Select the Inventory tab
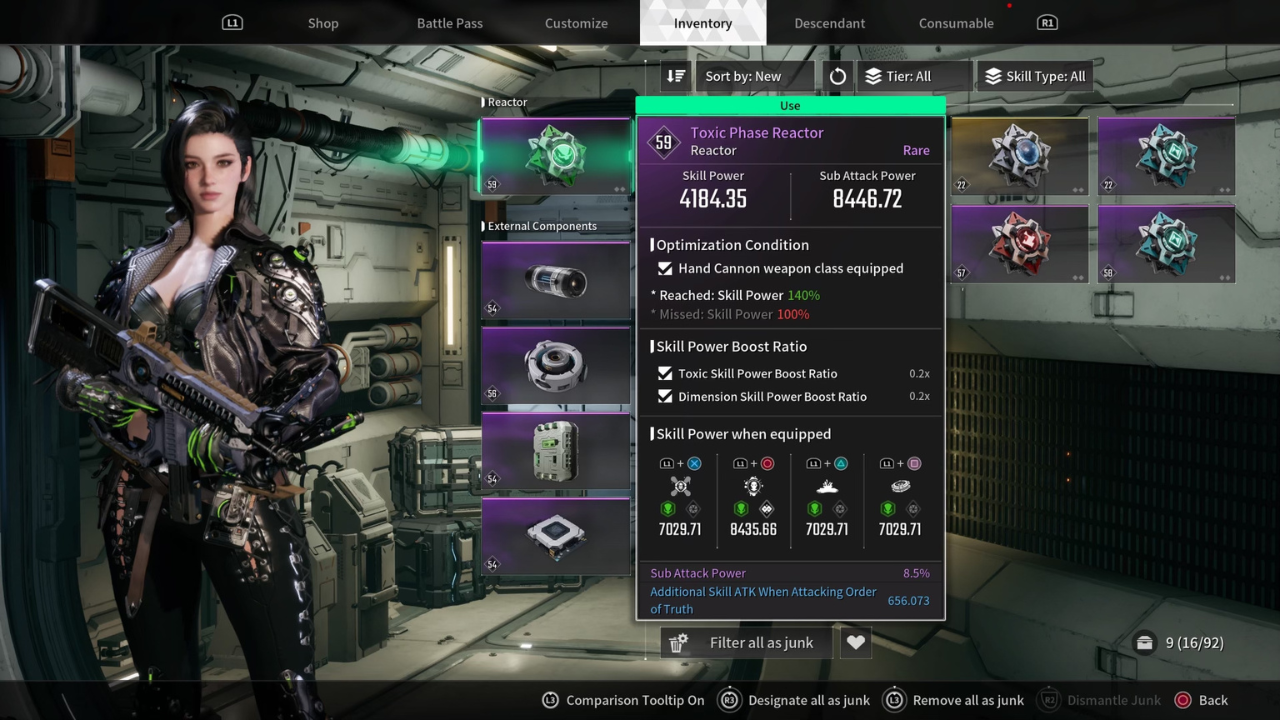 [702, 23]
